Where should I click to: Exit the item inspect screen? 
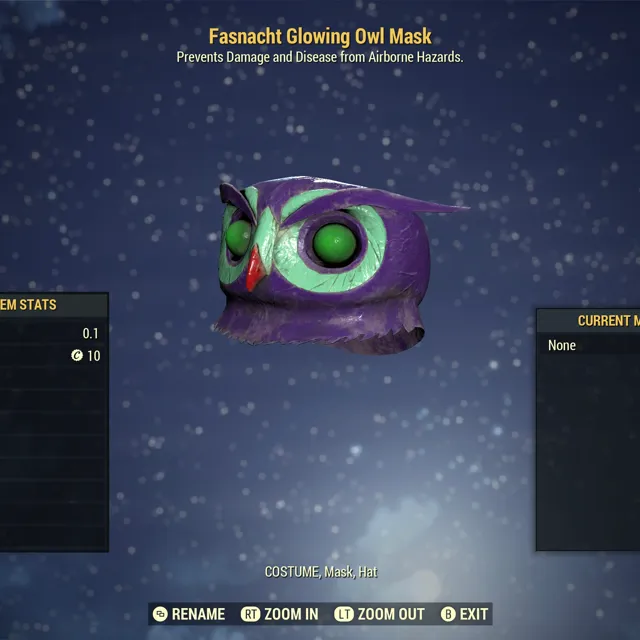(x=465, y=614)
